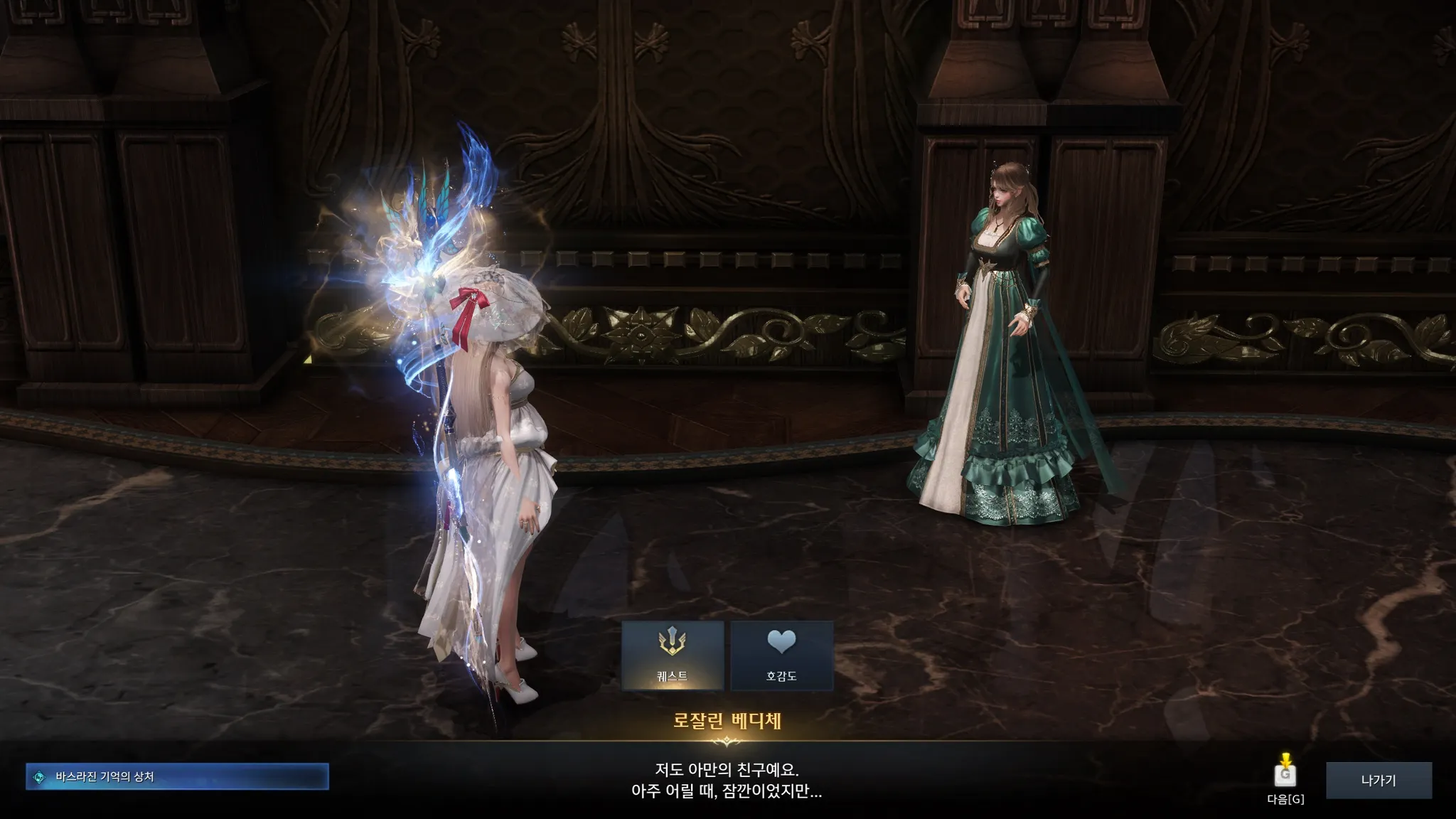
Task: Exit dialogue with the 나가기 button
Action: pyautogui.click(x=1378, y=780)
